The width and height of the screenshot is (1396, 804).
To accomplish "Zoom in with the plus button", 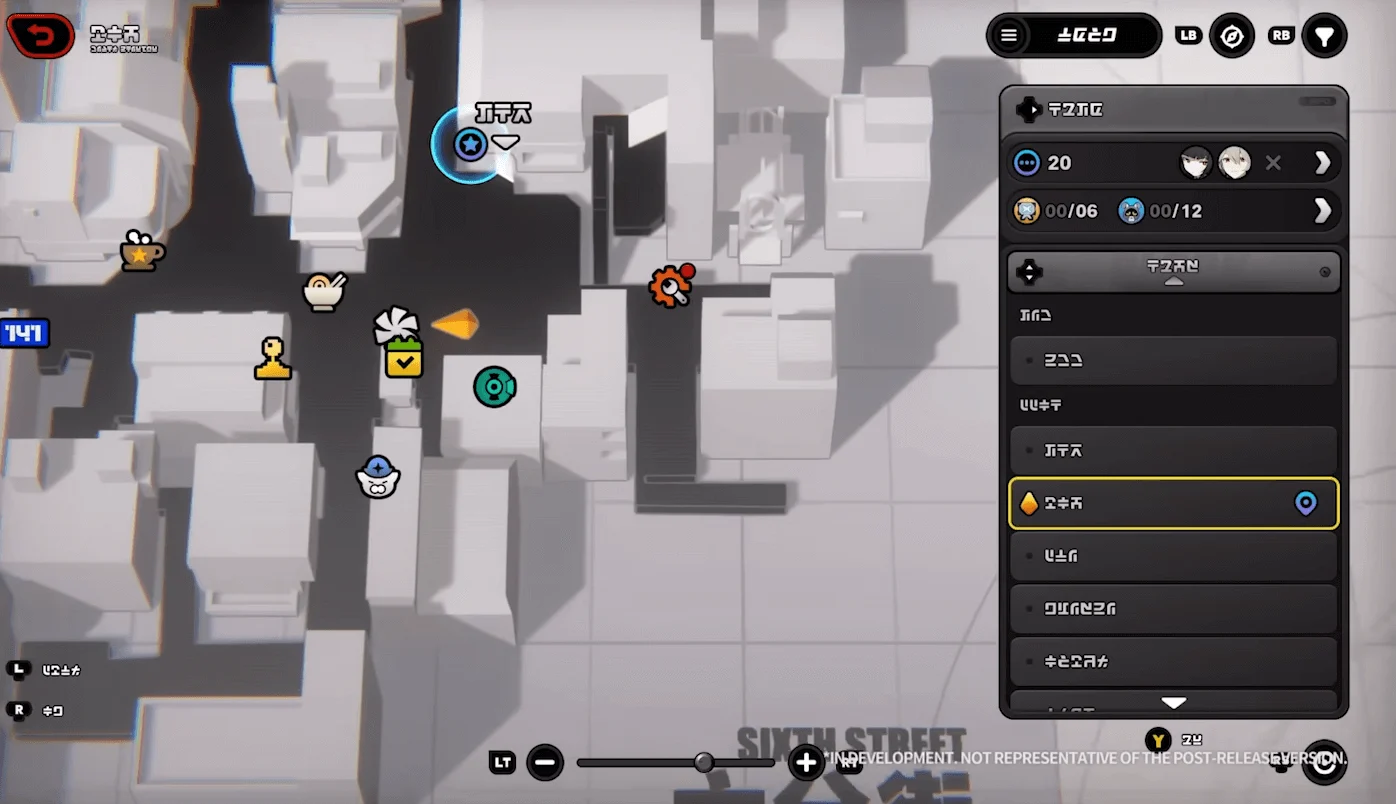I will [x=806, y=763].
